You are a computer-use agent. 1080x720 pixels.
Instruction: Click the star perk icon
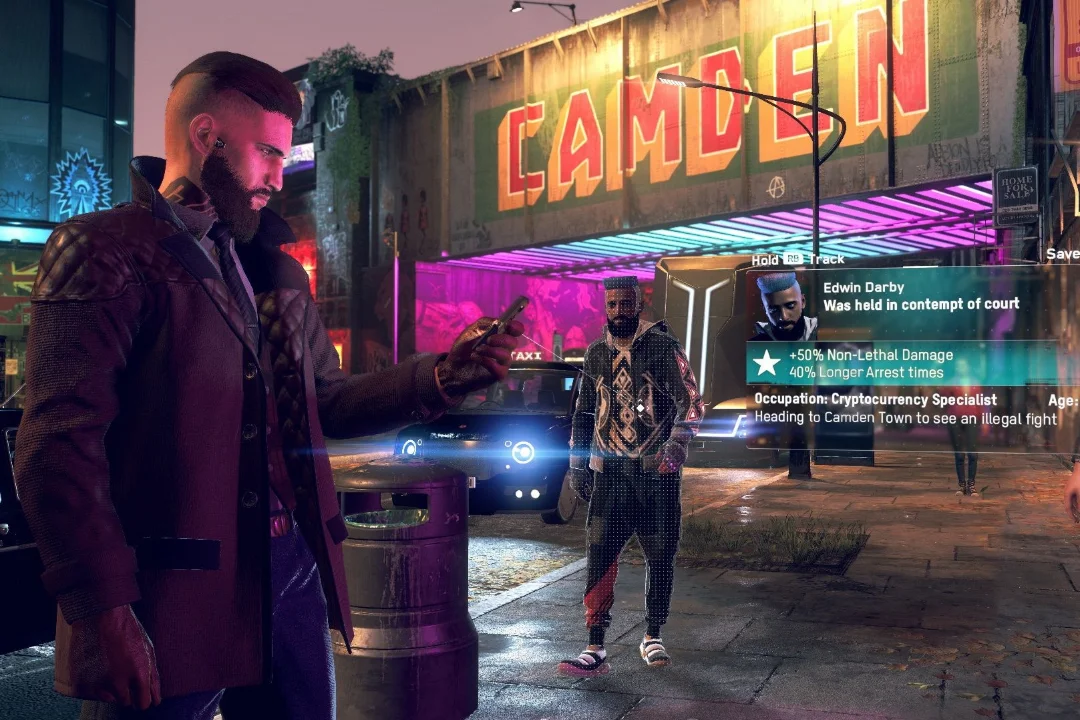point(766,363)
